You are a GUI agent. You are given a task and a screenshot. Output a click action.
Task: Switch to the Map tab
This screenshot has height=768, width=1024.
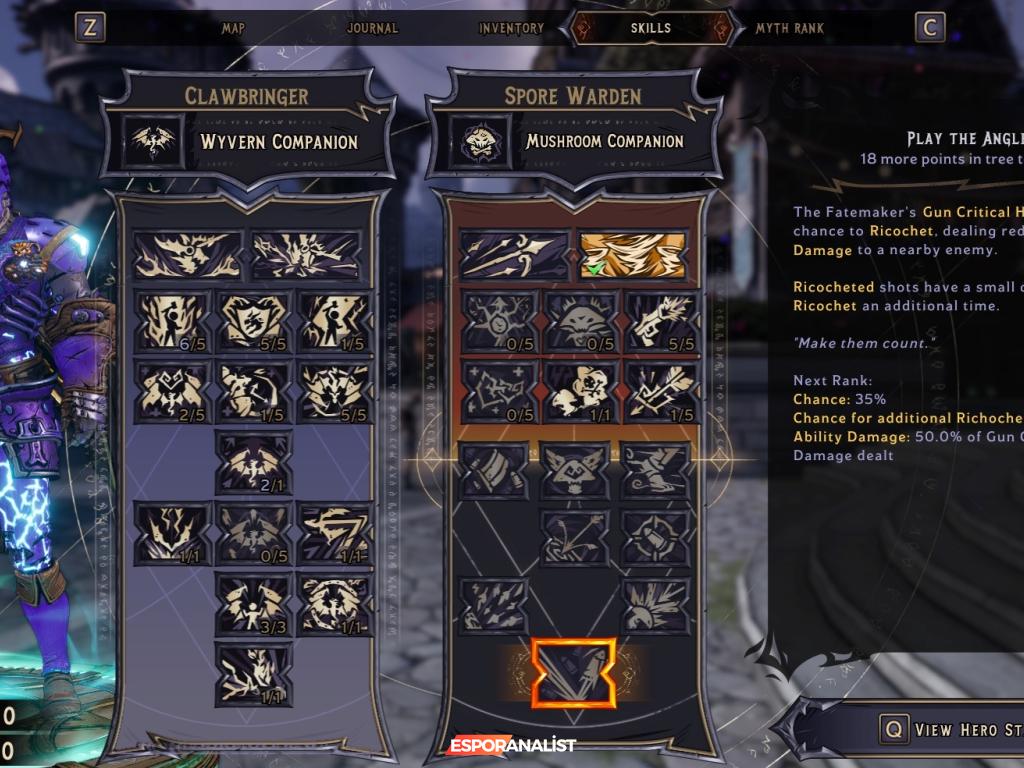tap(232, 28)
